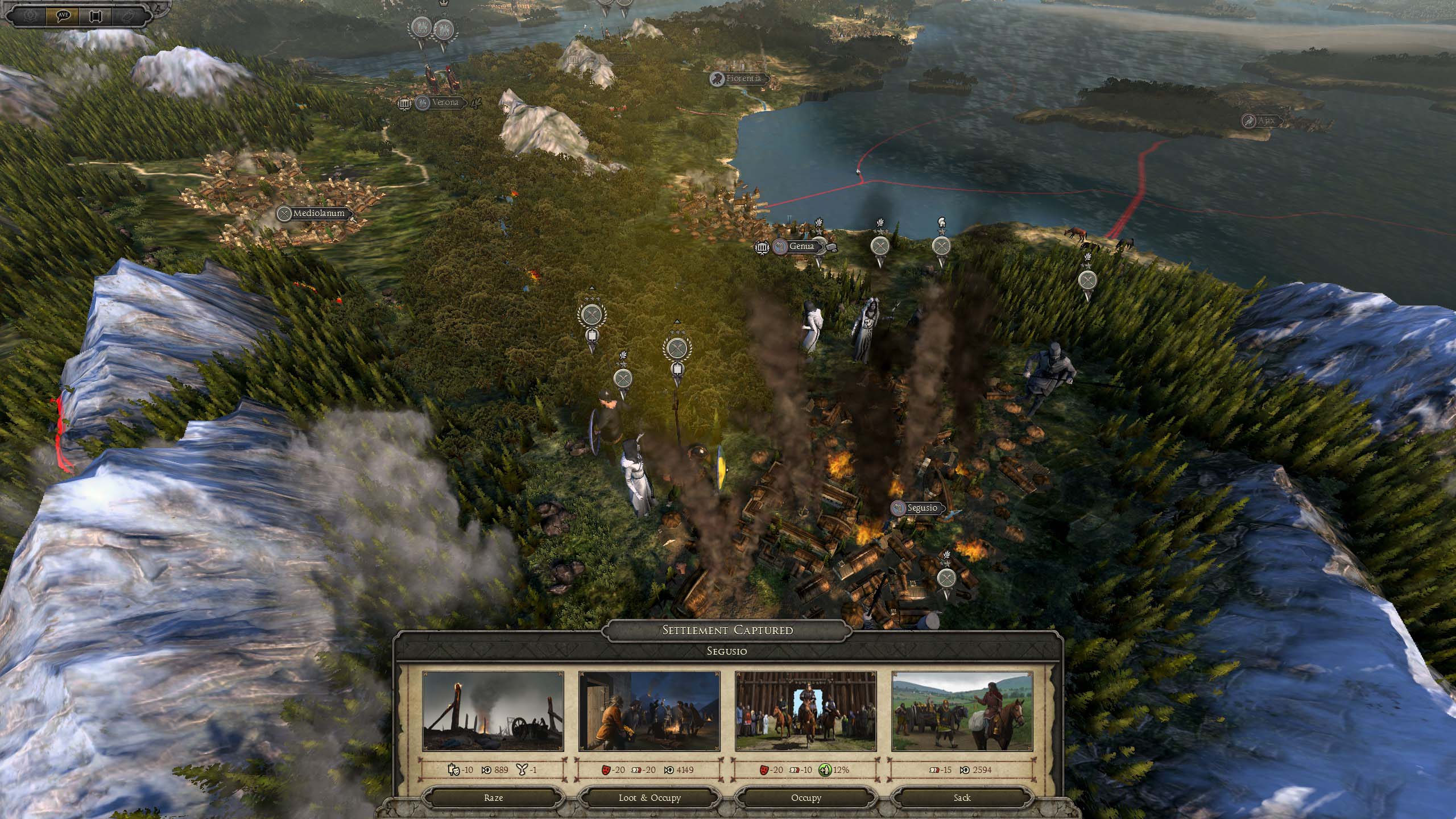This screenshot has width=1456, height=819.
Task: Click the Verona settlement label
Action: (445, 103)
